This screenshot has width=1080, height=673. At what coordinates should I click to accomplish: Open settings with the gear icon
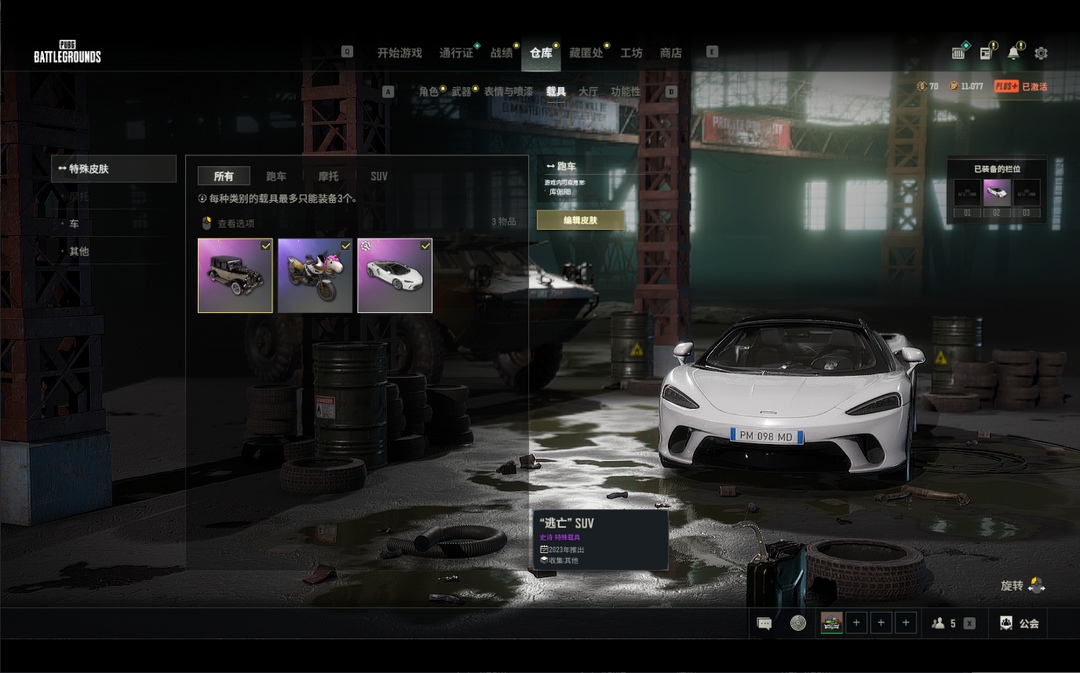[1041, 53]
